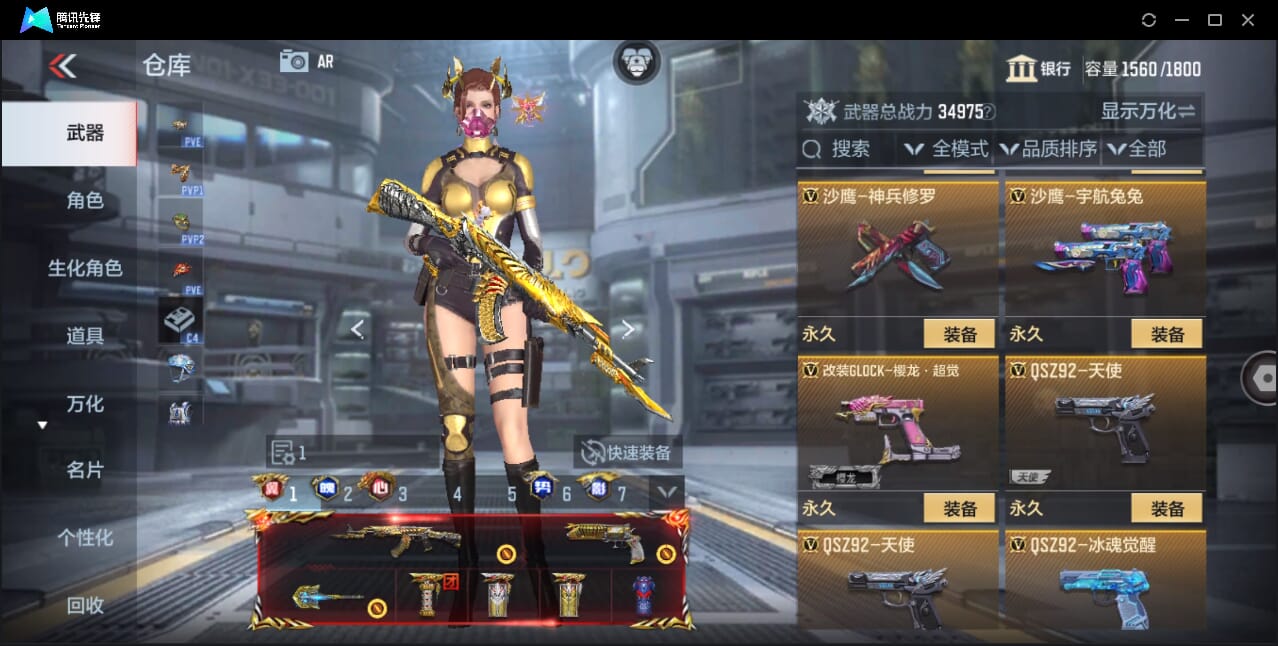Open the AR camera mode
This screenshot has width=1278, height=646.
(x=307, y=61)
